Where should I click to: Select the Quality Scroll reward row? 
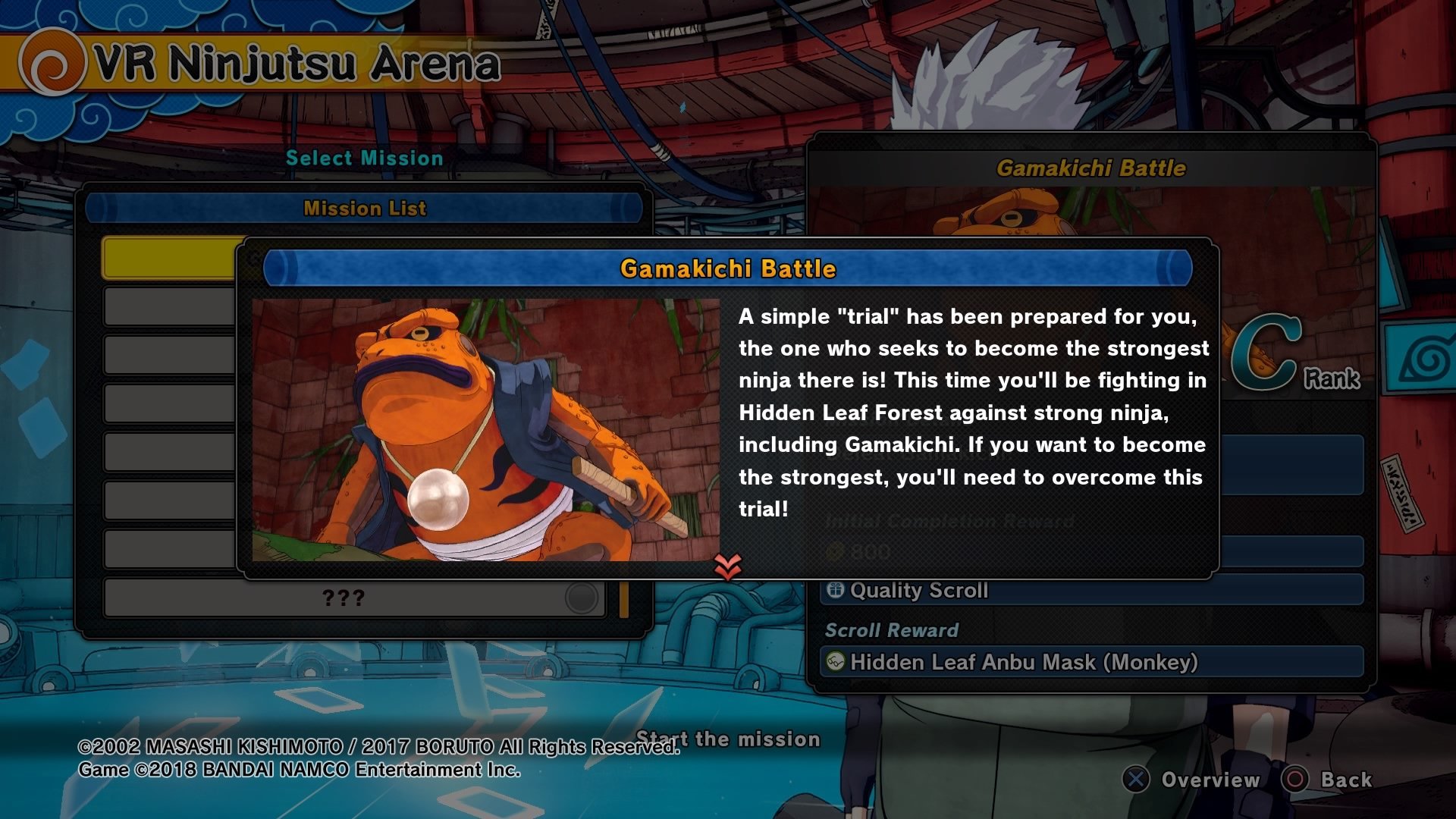tap(1090, 590)
